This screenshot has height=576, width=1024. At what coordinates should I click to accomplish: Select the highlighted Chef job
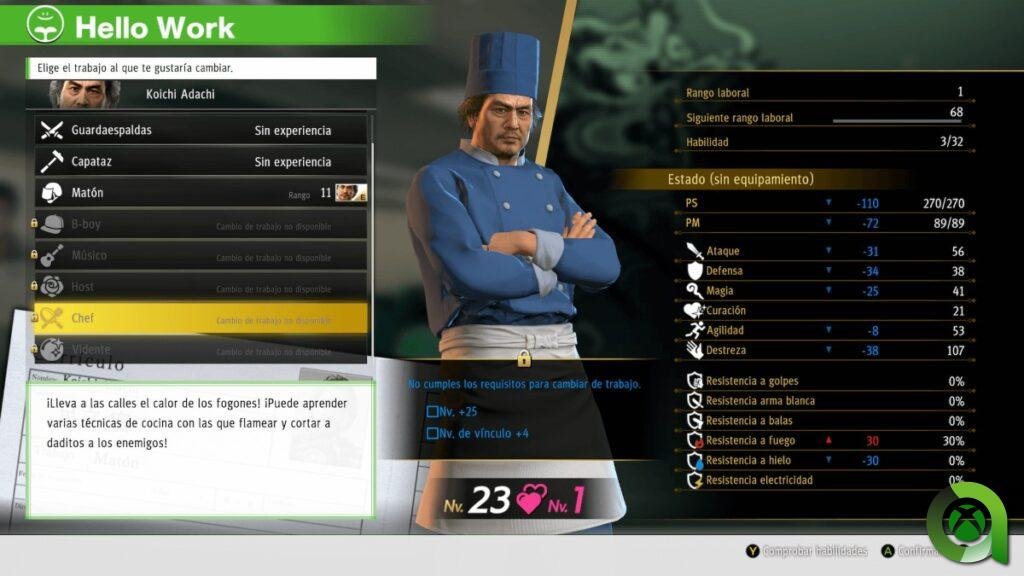[x=200, y=319]
